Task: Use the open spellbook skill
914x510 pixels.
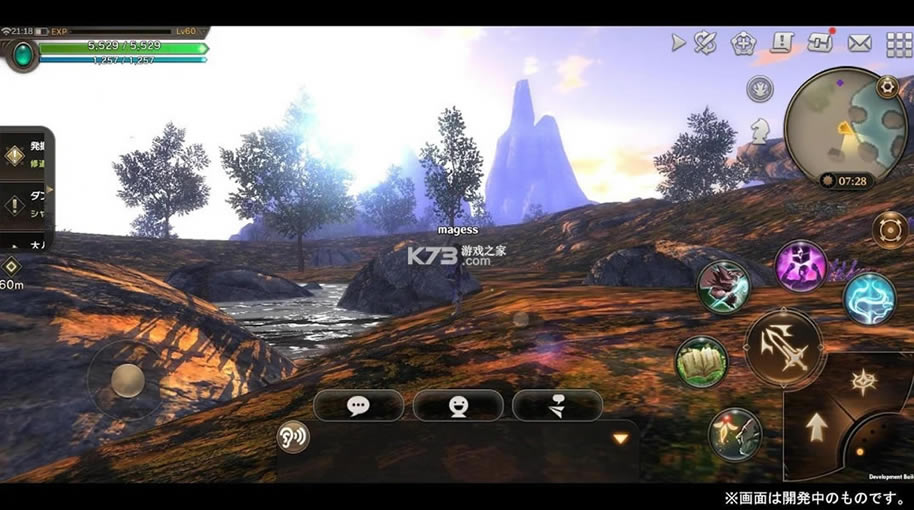Action: (x=701, y=361)
